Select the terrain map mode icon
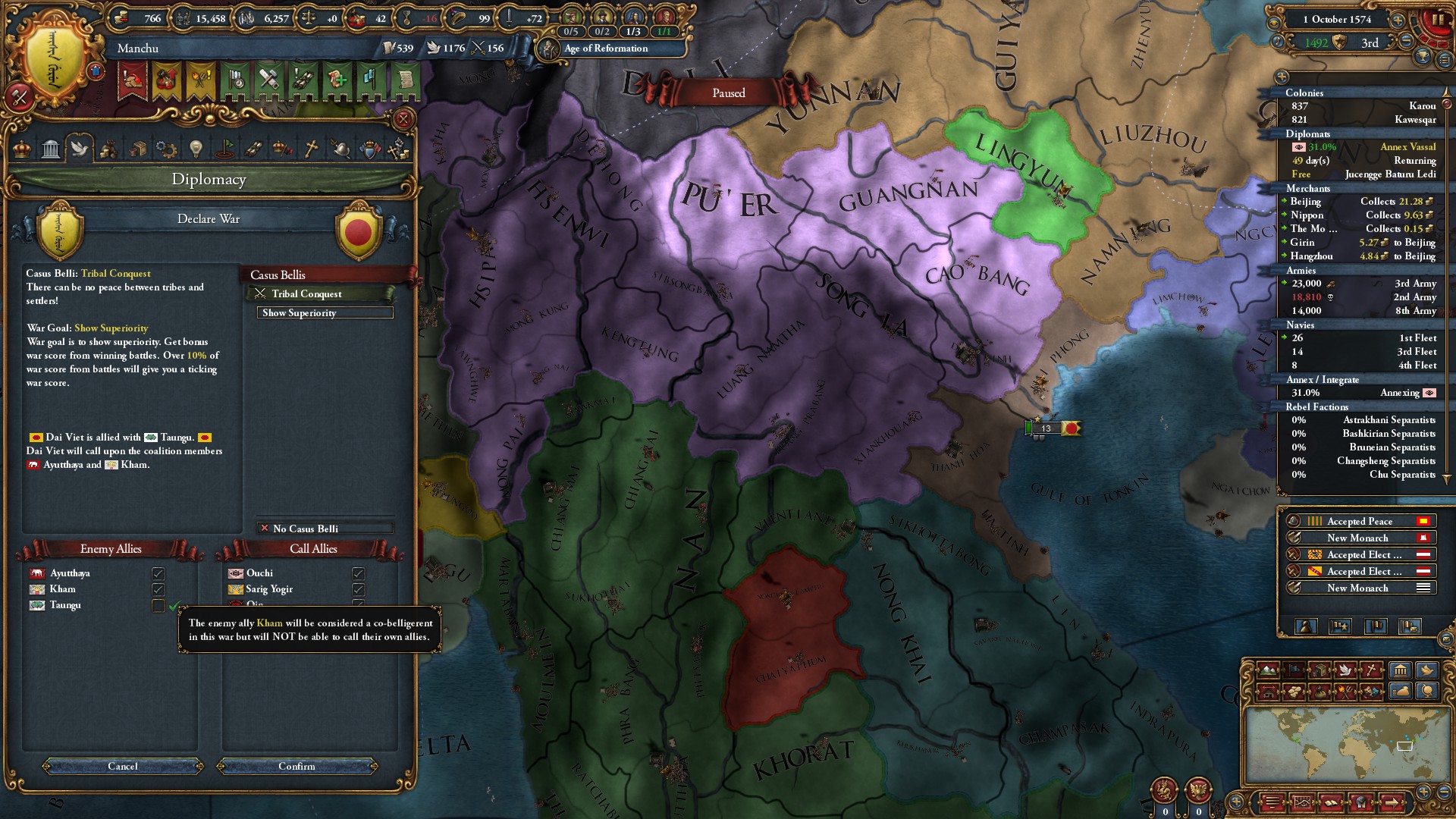This screenshot has height=819, width=1456. click(x=1267, y=670)
